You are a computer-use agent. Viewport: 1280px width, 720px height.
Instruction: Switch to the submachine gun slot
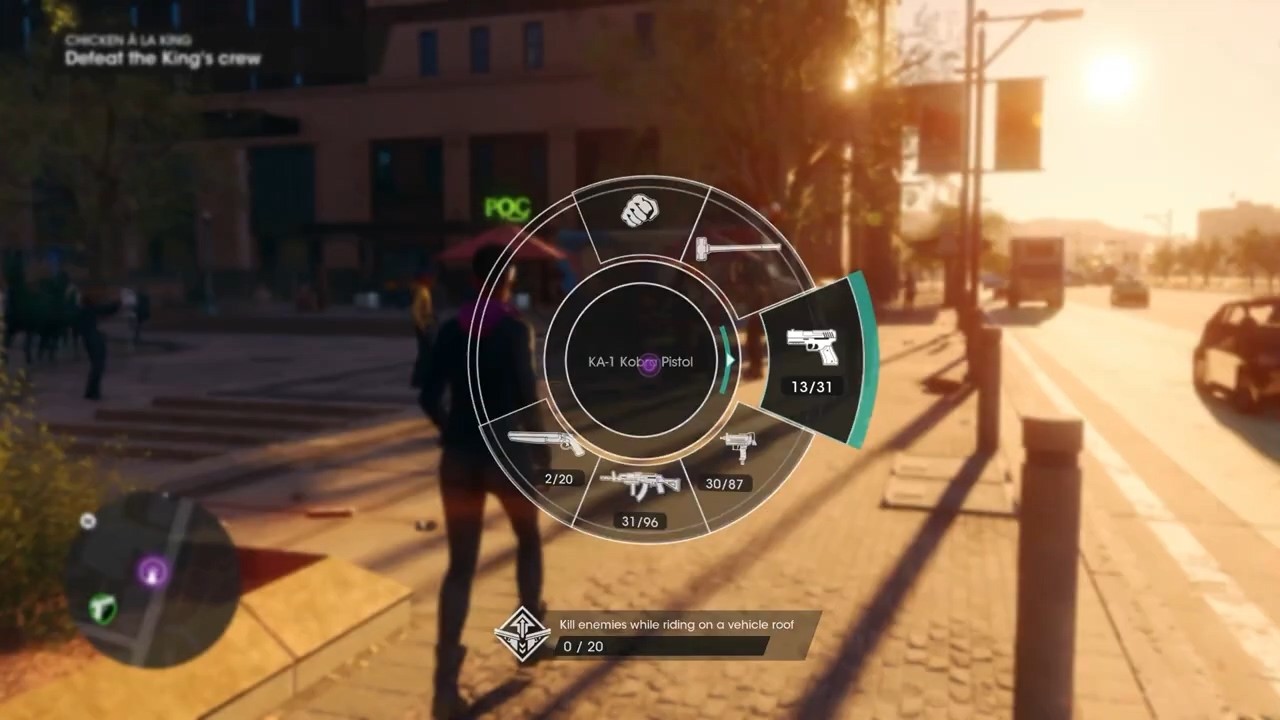pyautogui.click(x=738, y=458)
